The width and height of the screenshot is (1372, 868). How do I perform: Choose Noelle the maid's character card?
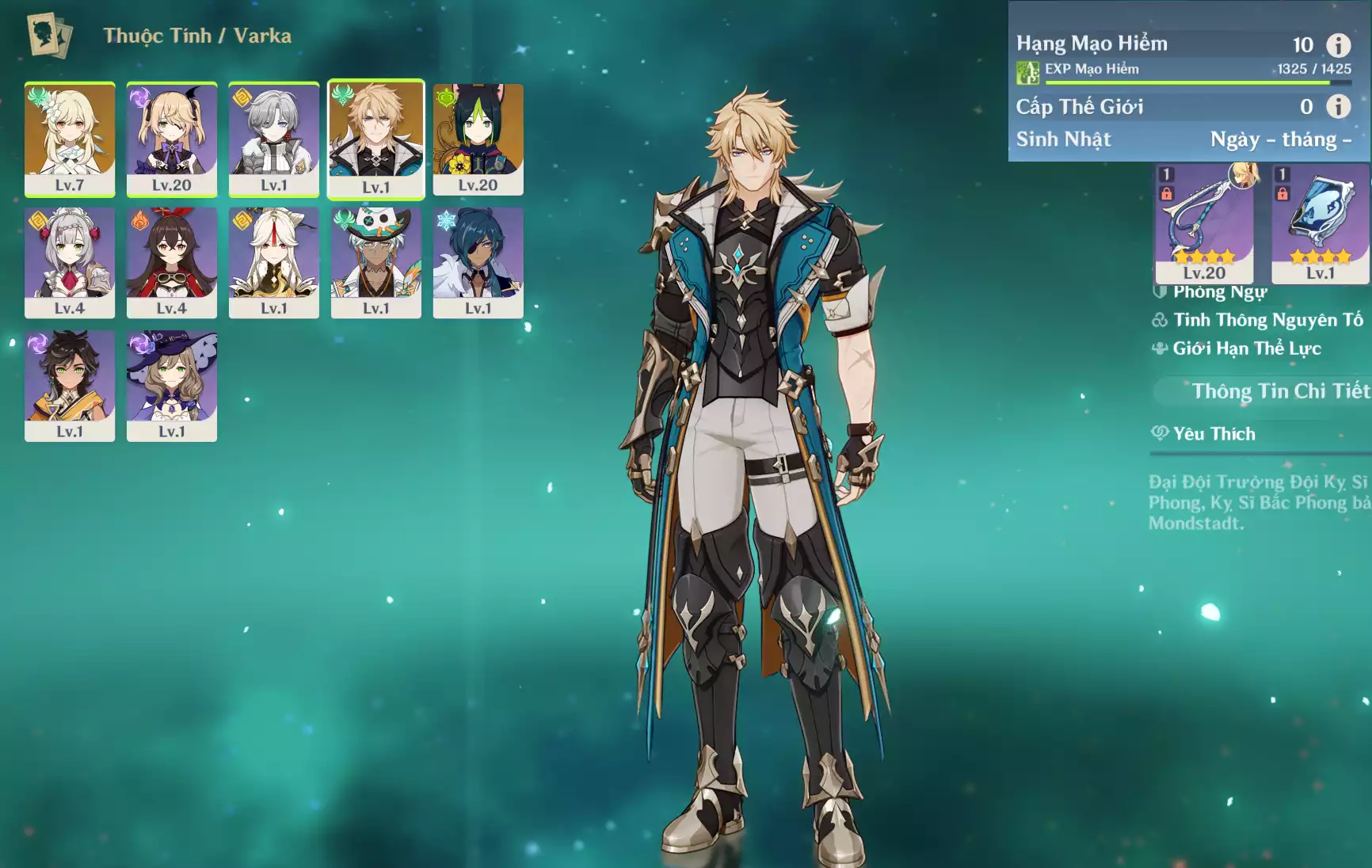[70, 262]
